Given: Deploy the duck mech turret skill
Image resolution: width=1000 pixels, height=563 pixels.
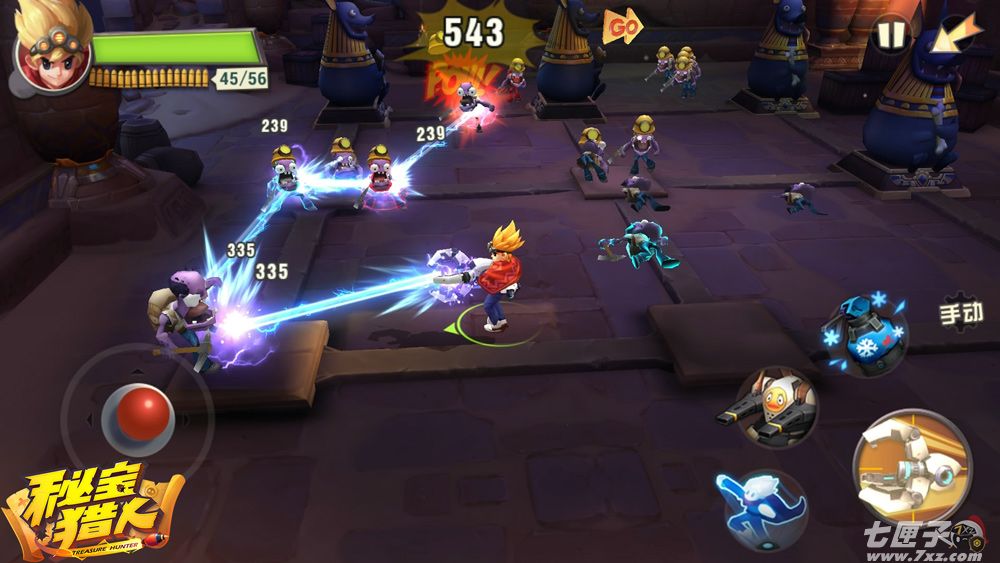Looking at the screenshot, I should point(778,407).
